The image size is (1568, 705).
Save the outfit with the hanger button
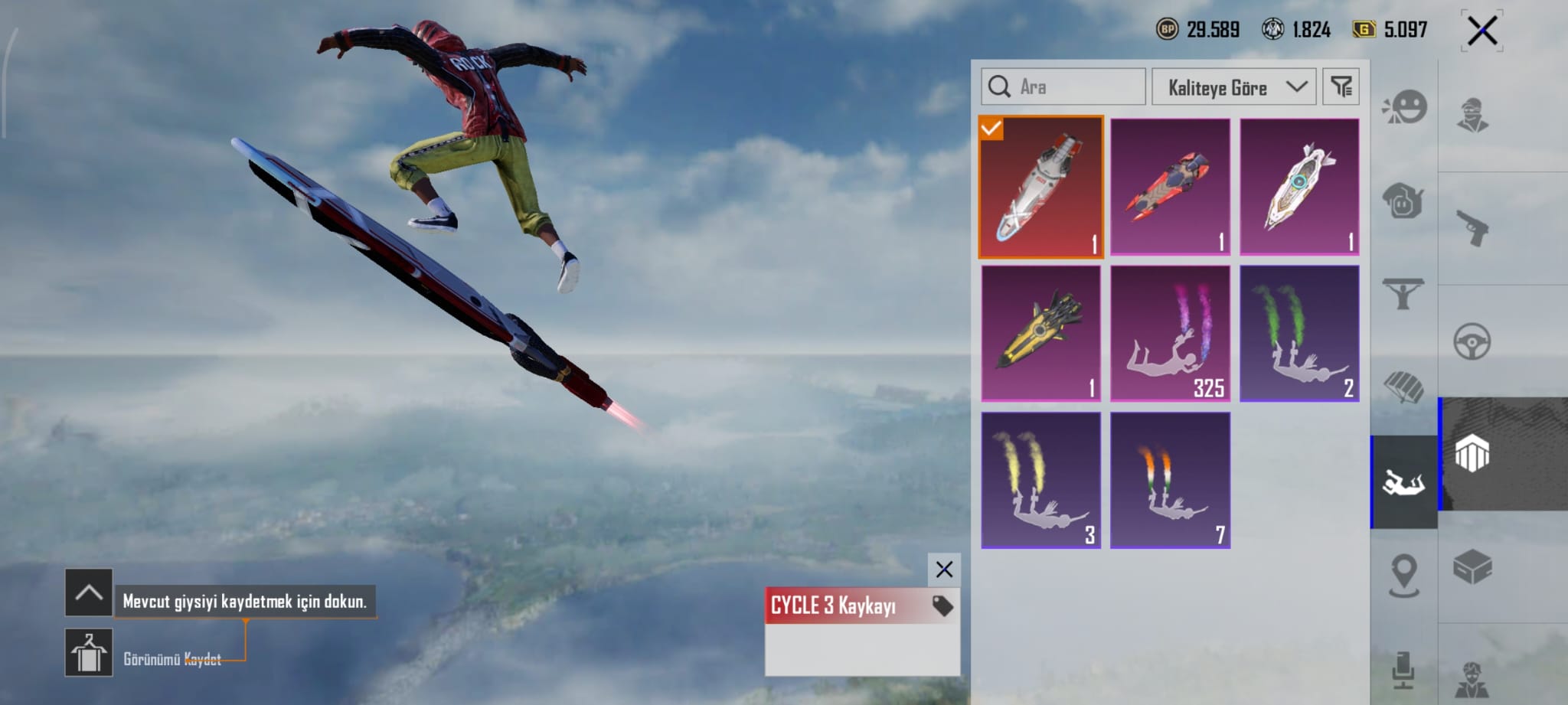click(x=89, y=653)
